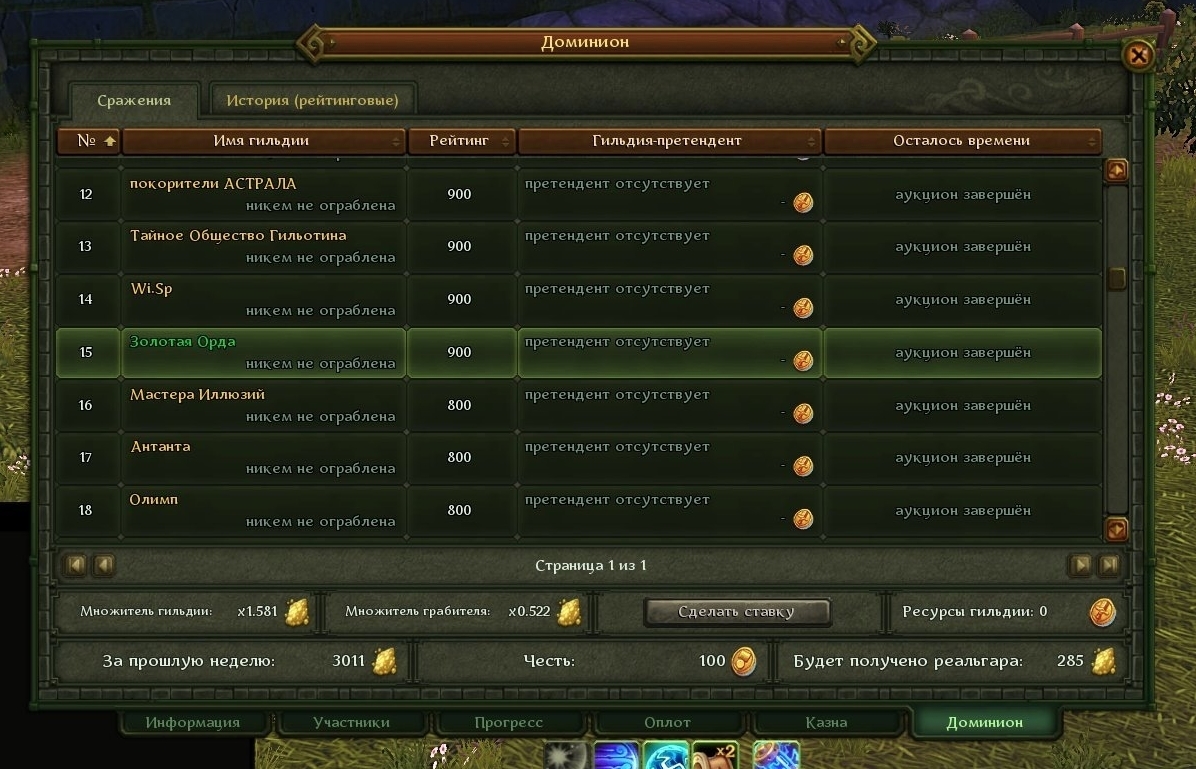Screen dimensions: 1196x769
Task: Sort the list by Имя гильдии
Action: (x=262, y=141)
